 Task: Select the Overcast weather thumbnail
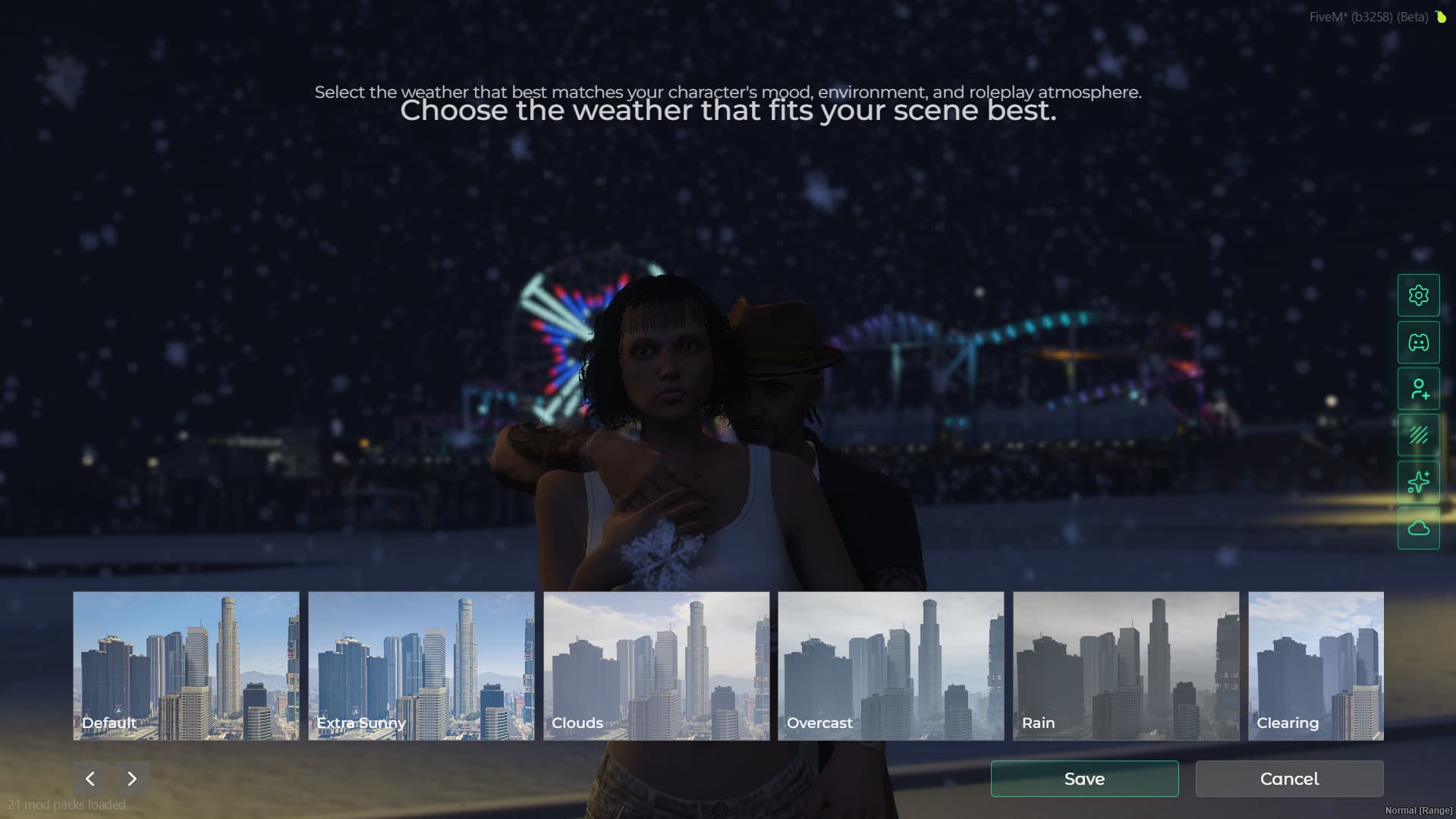(891, 666)
